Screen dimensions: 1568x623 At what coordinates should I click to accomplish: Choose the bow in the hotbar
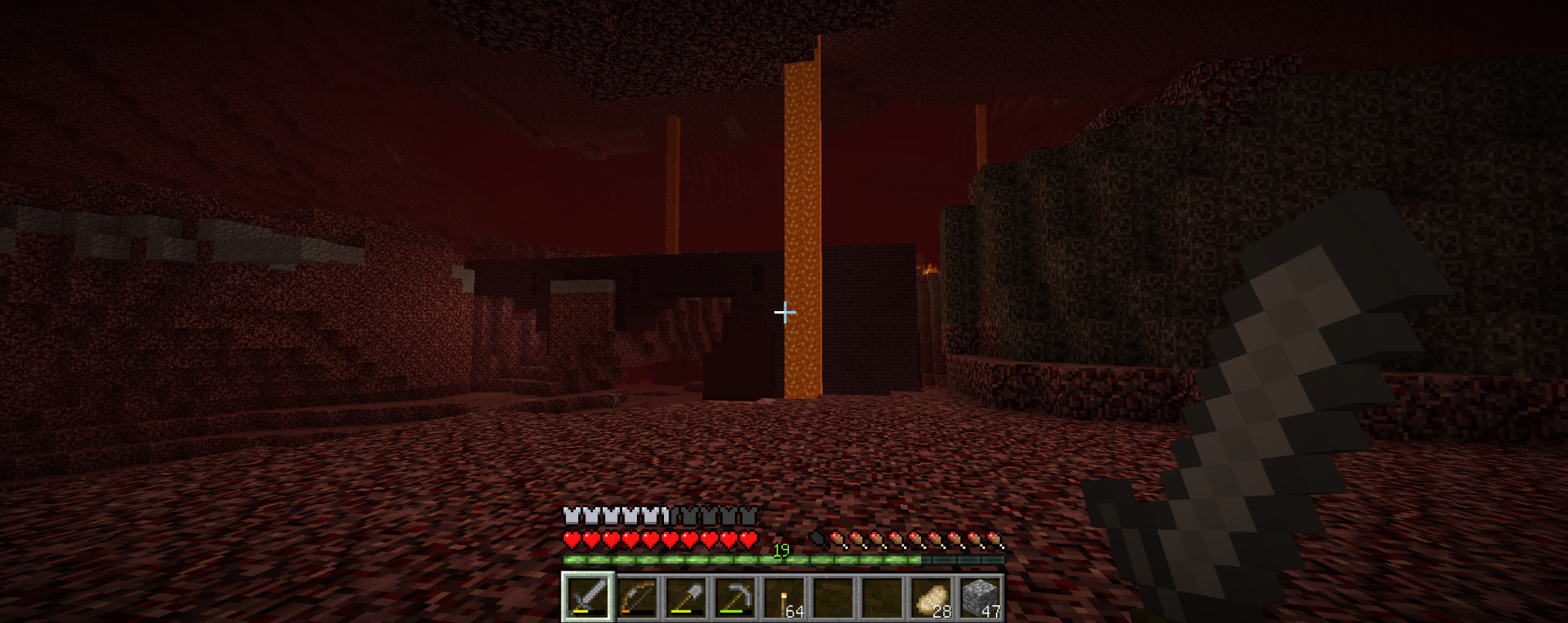click(638, 597)
